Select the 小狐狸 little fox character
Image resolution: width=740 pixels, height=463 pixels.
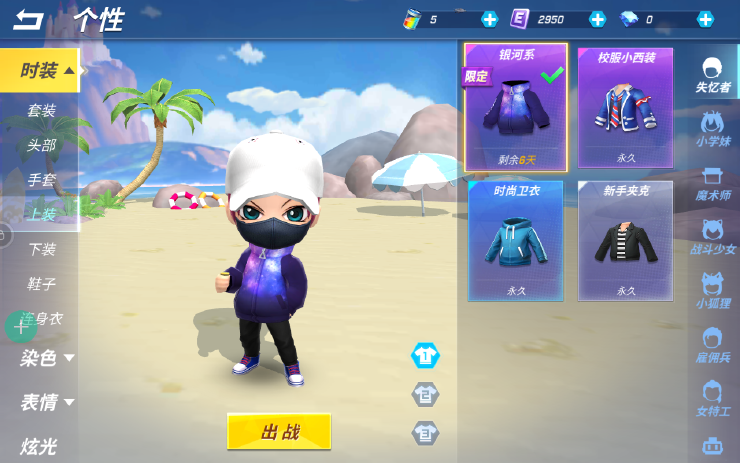click(x=713, y=288)
